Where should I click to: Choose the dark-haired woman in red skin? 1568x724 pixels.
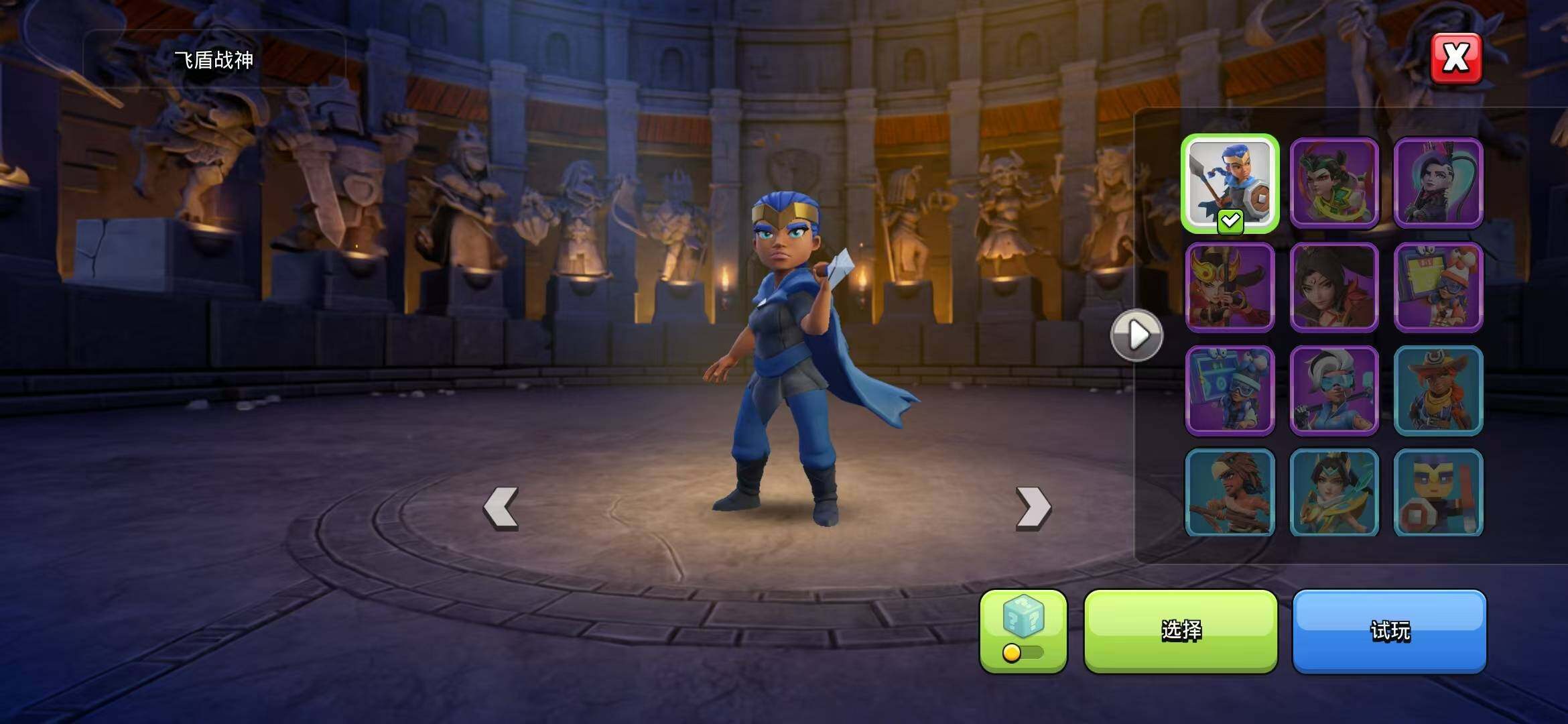click(x=1333, y=287)
